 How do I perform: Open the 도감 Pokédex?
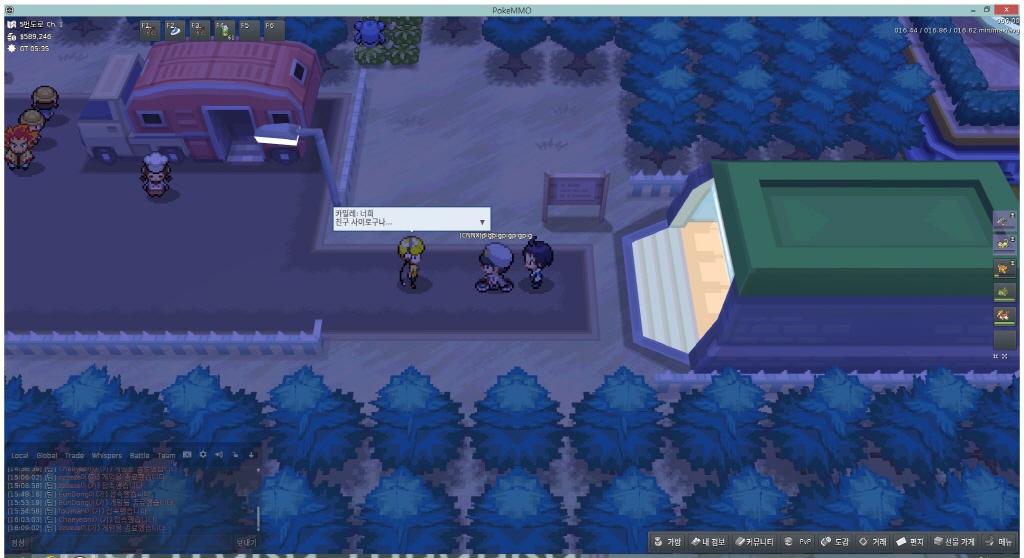835,541
